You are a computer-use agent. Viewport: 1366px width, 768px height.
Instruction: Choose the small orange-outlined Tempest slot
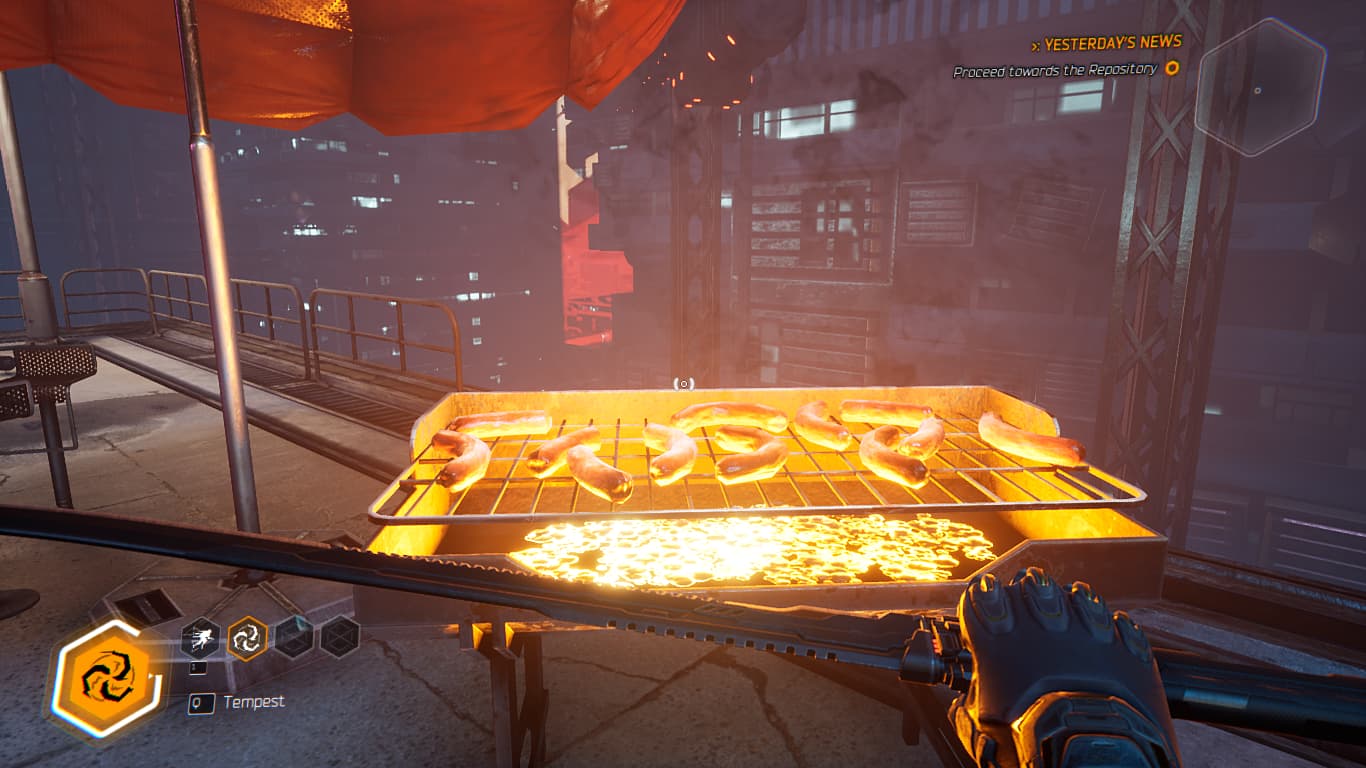[x=247, y=637]
